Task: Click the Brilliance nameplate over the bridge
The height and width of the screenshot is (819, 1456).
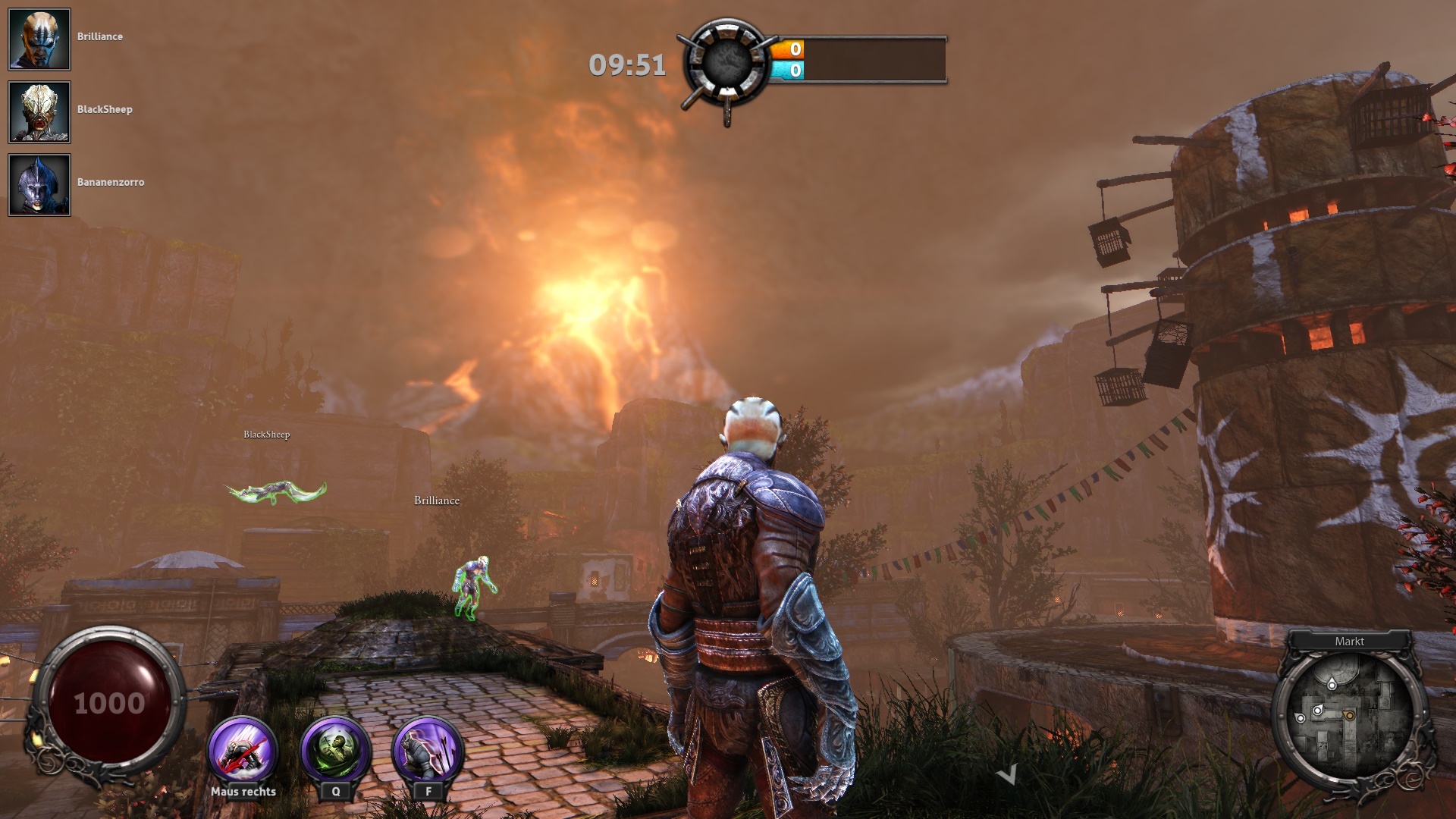Action: (436, 500)
